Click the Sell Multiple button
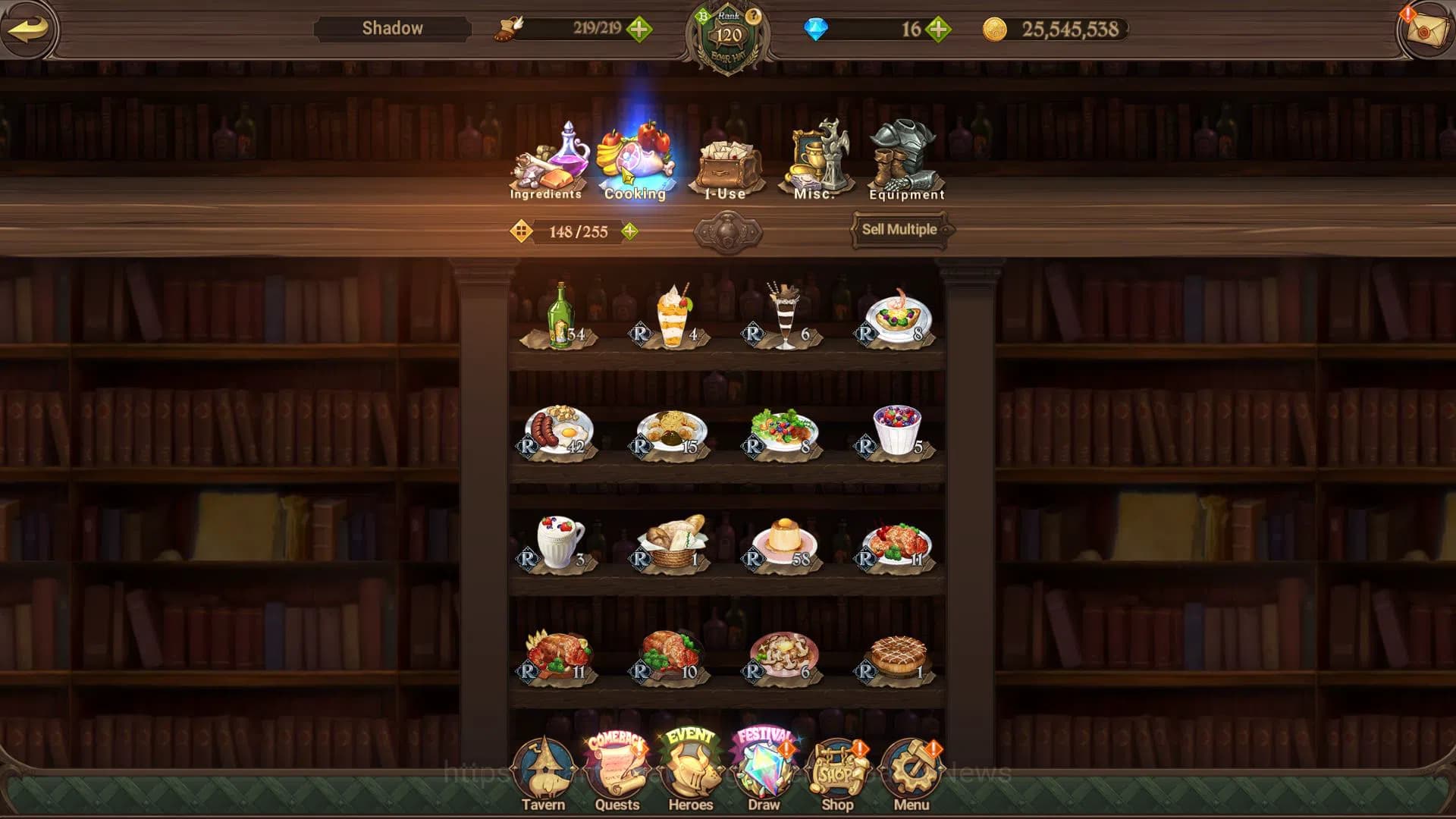This screenshot has height=819, width=1456. coord(899,229)
